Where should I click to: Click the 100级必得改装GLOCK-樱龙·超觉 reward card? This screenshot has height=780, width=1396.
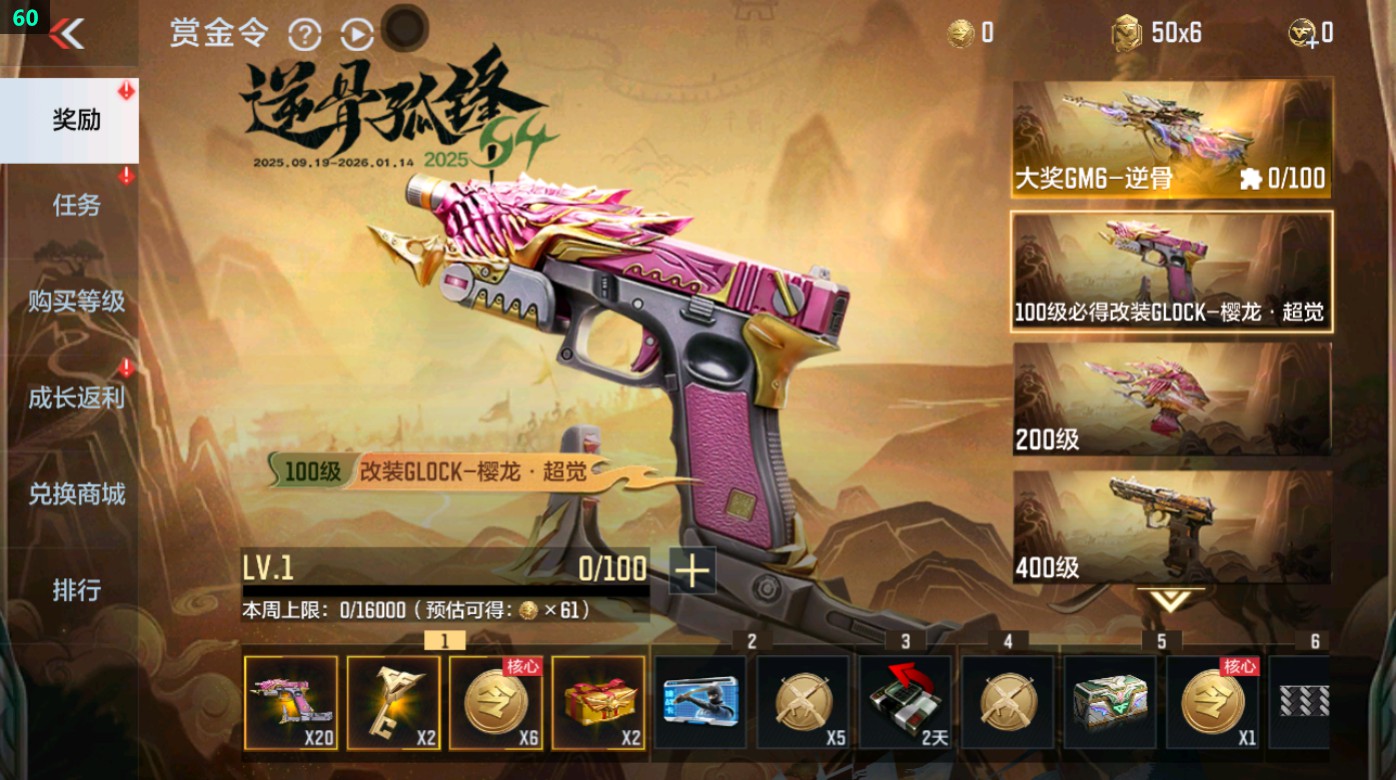coord(1170,270)
